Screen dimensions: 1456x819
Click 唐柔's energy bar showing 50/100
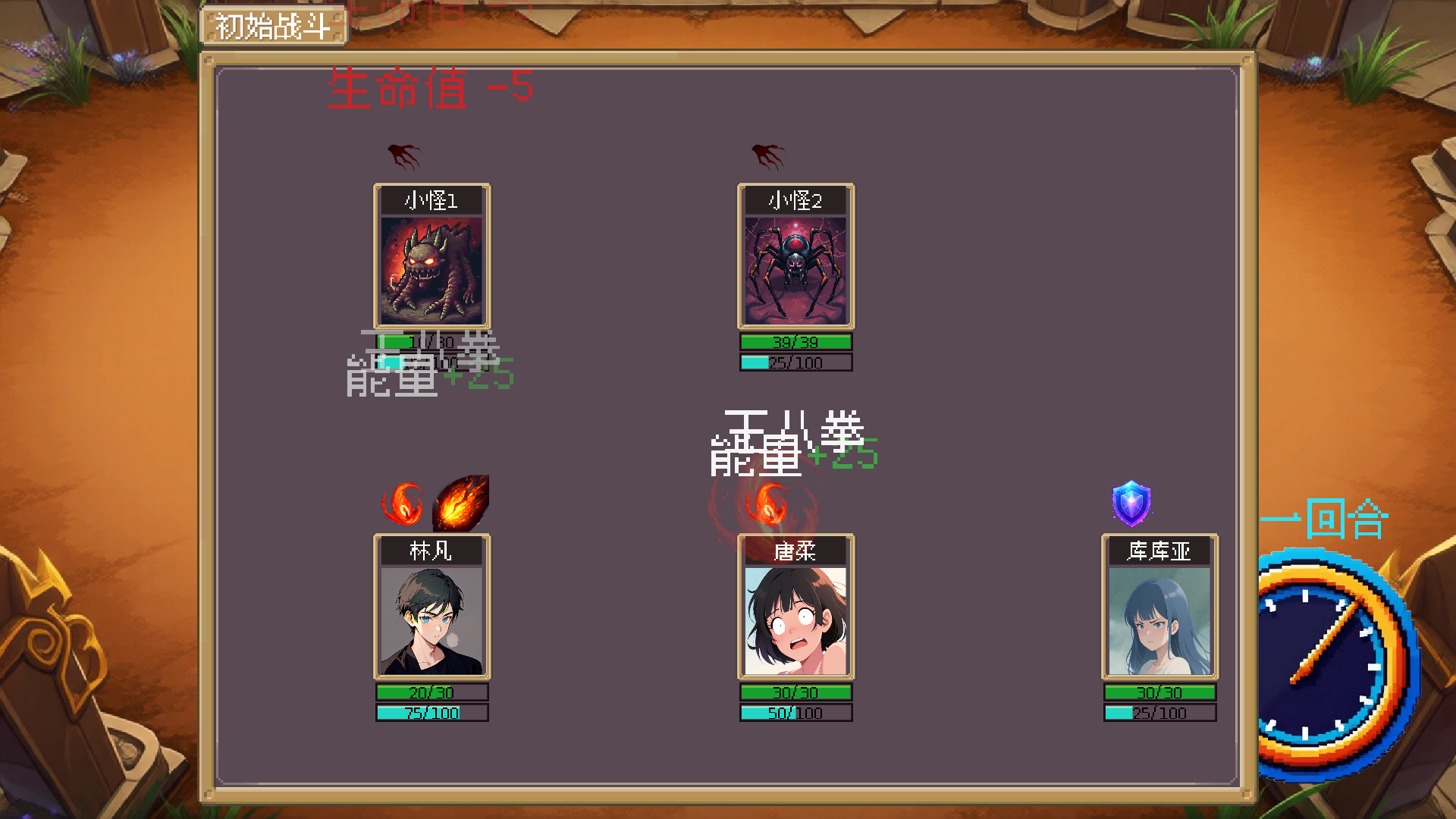(795, 712)
